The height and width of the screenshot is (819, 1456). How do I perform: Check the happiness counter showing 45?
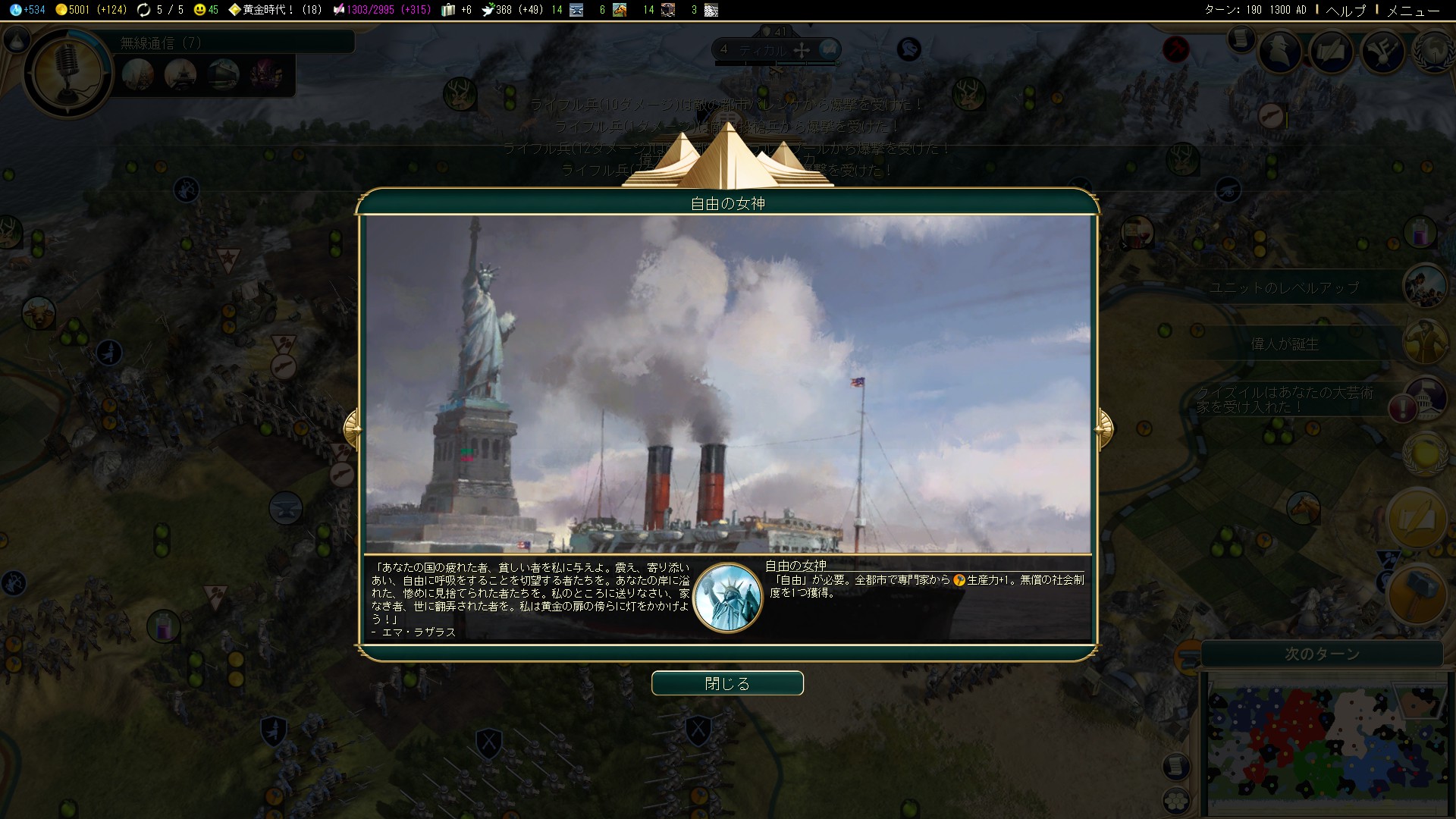coord(200,11)
